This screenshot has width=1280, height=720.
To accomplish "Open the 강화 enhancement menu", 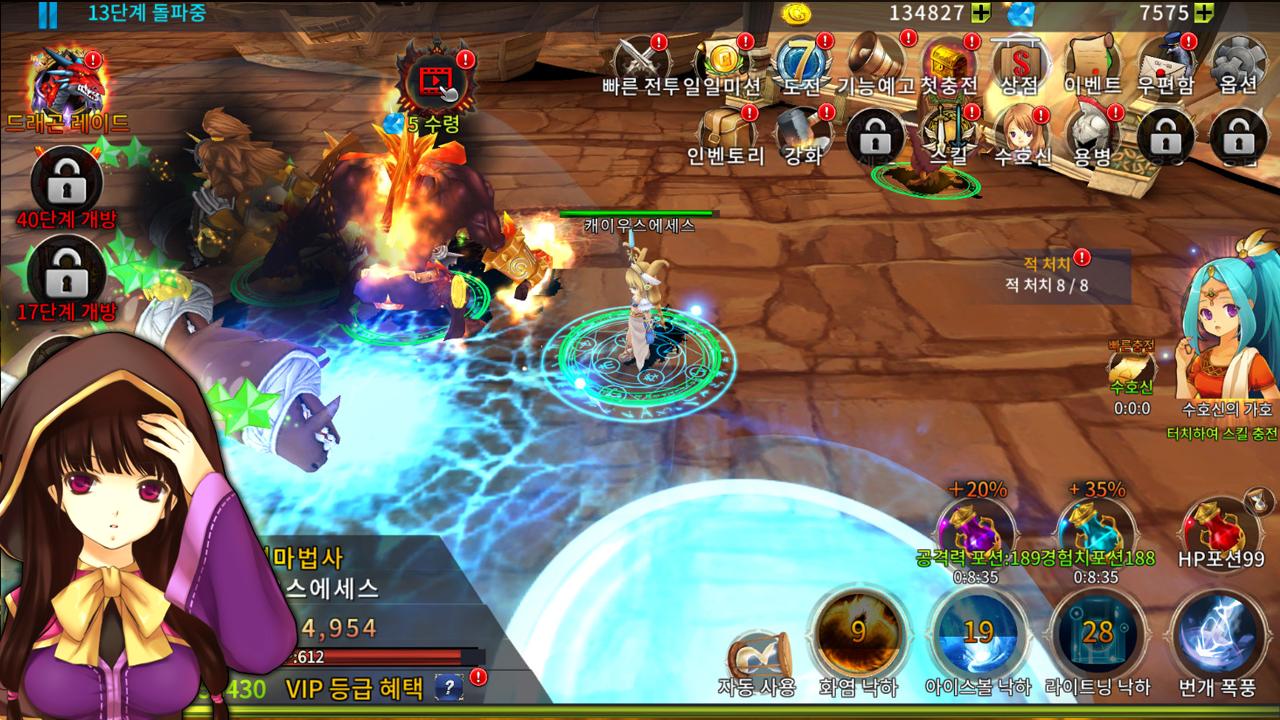I will coord(803,135).
